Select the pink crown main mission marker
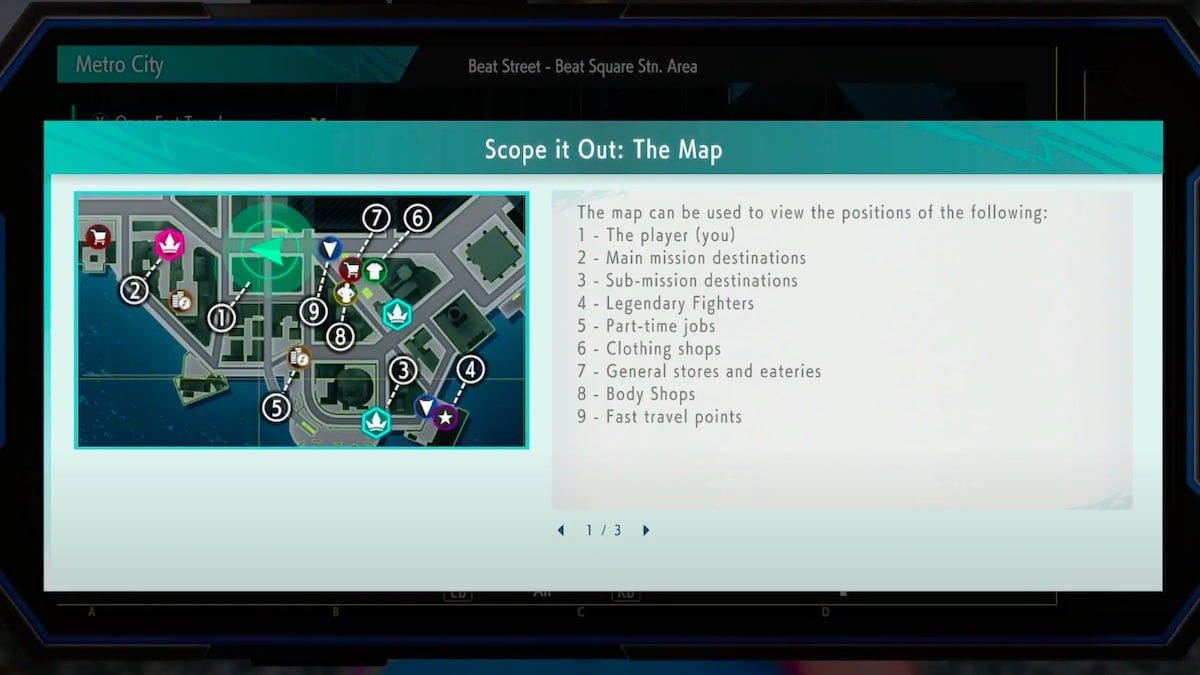This screenshot has width=1200, height=675. click(x=170, y=244)
